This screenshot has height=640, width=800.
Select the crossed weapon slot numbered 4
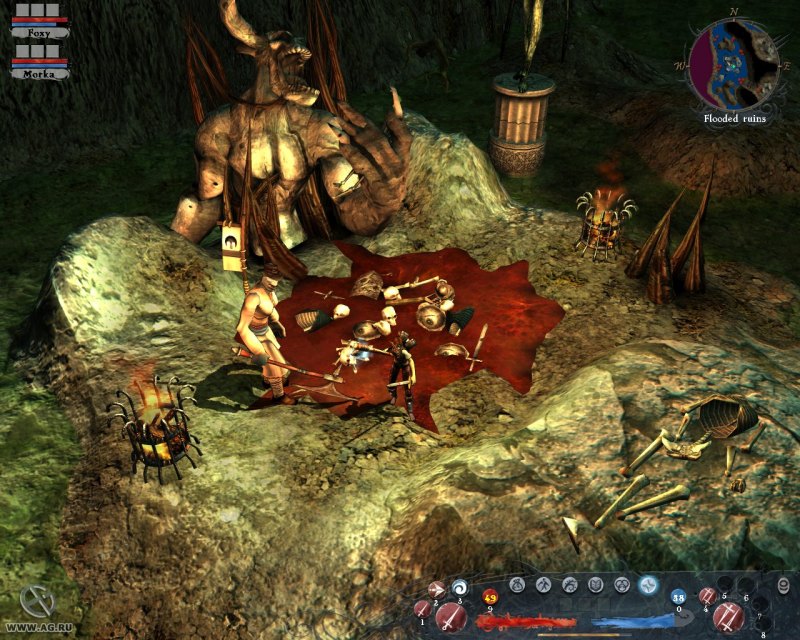(708, 596)
